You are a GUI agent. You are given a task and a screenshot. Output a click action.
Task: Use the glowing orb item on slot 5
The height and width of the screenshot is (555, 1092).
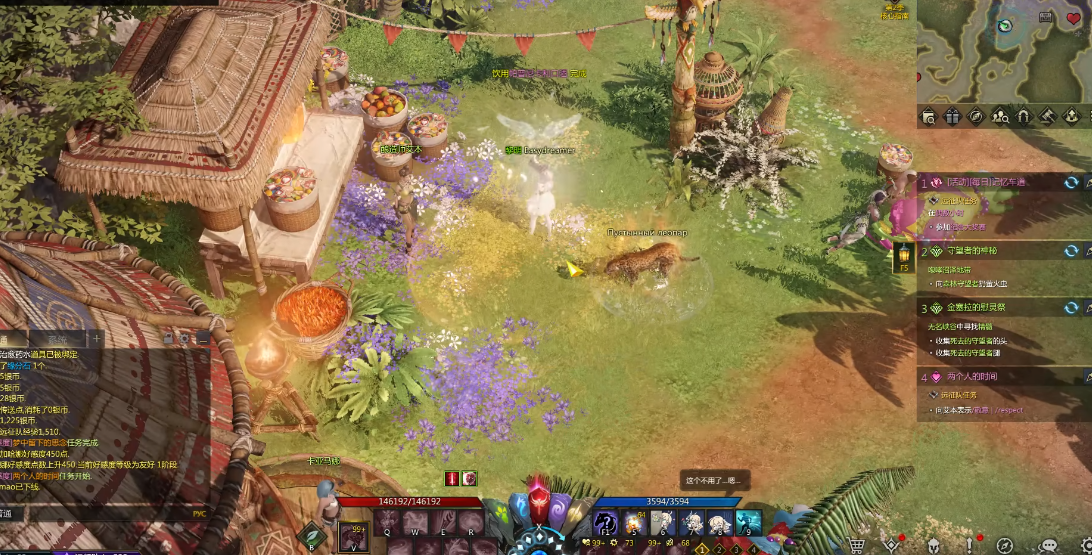click(635, 522)
